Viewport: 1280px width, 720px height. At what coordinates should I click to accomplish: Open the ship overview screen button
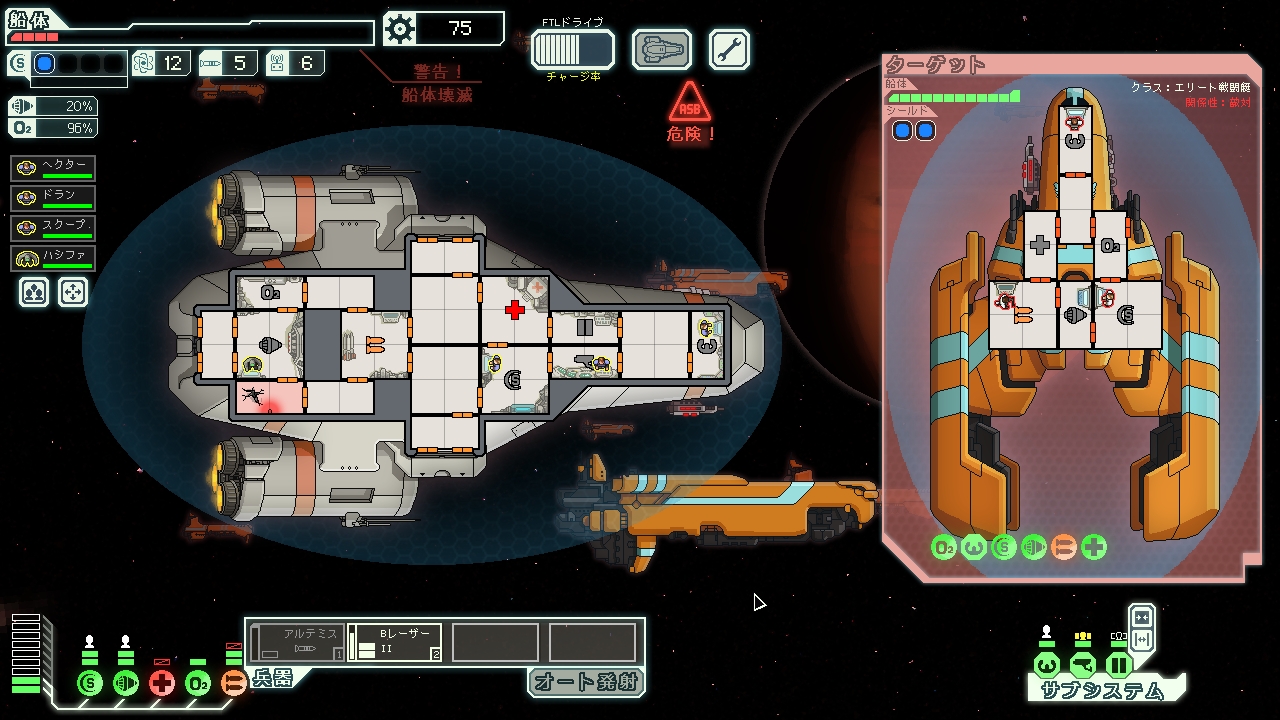[x=661, y=49]
